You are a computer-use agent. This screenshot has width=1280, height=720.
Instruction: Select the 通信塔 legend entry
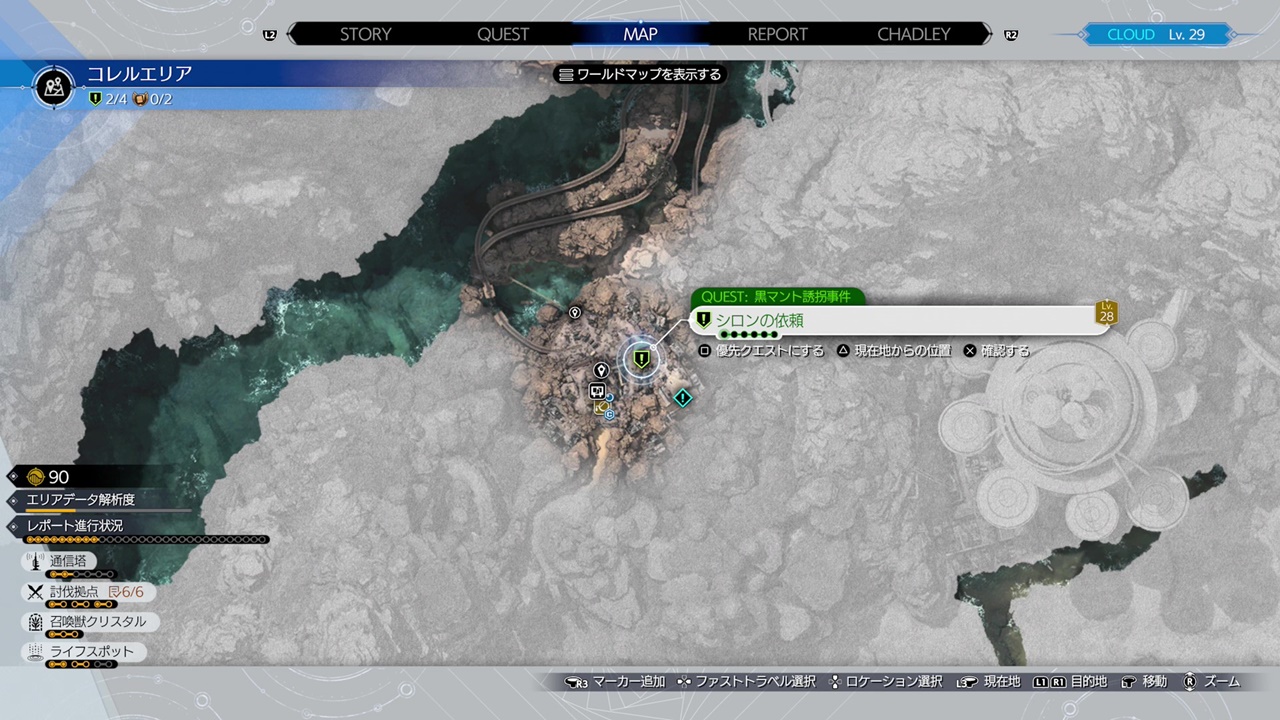(x=68, y=562)
